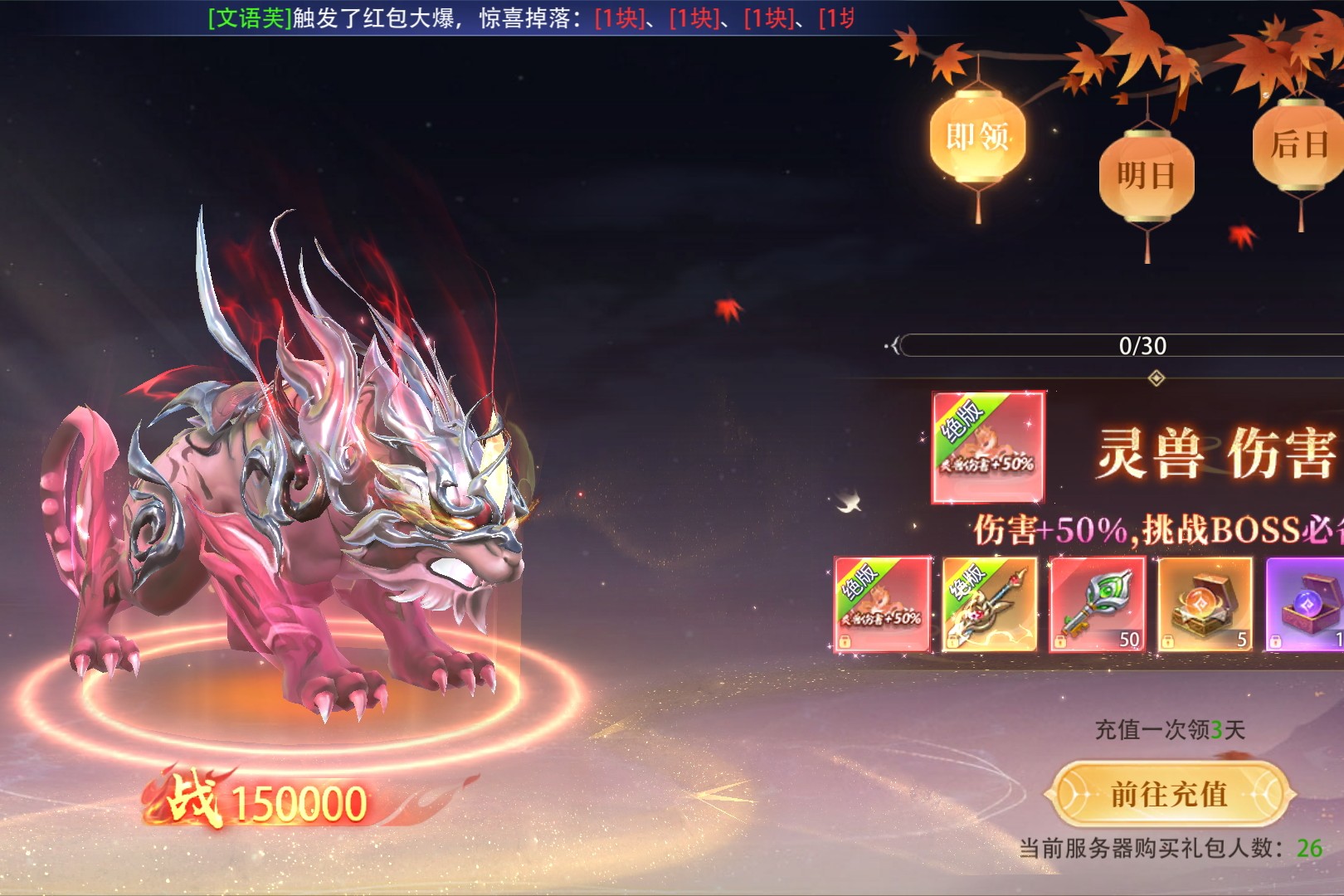1344x896 pixels.
Task: Switch to the 明日 lantern tab
Action: (x=1146, y=176)
